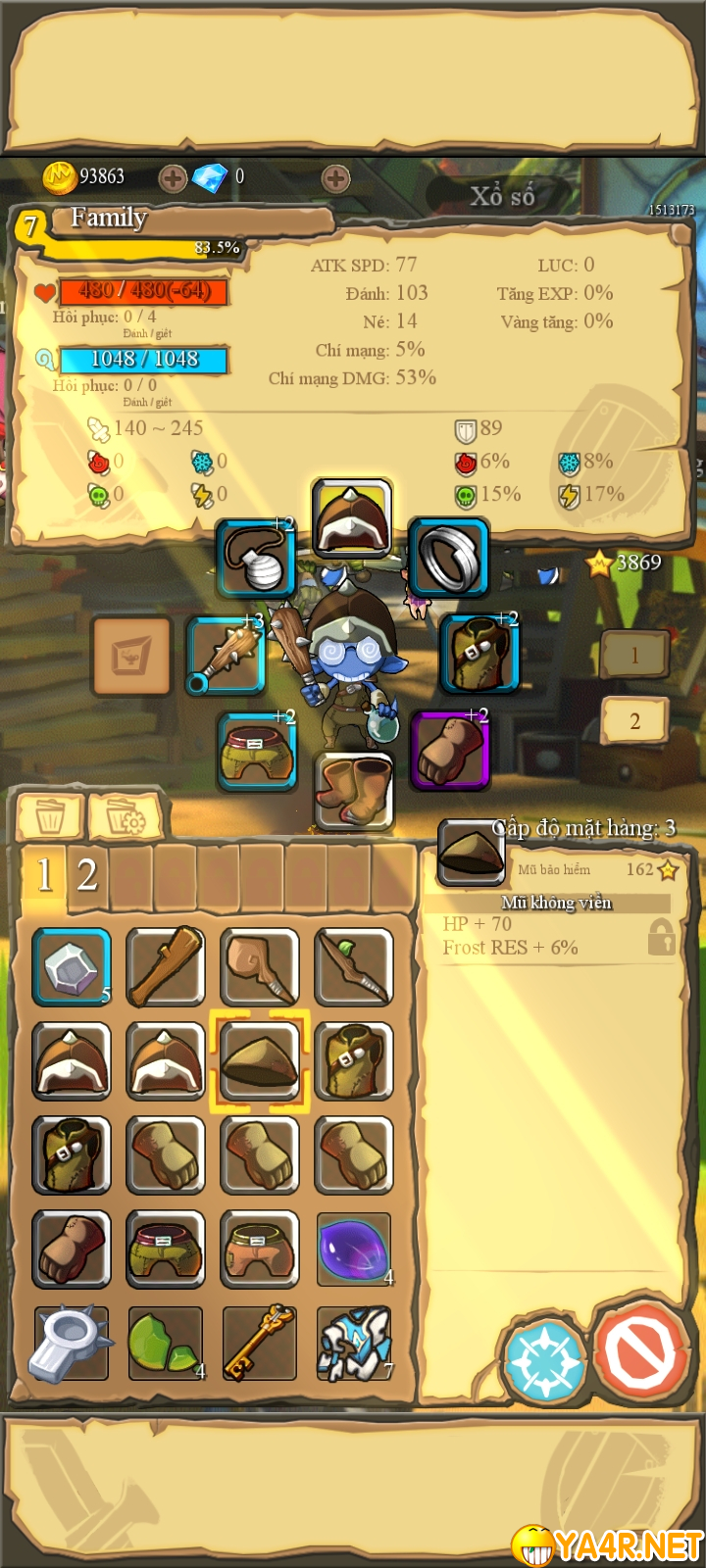This screenshot has width=706, height=1568.
Task: Select the equipped amulet slot
Action: tap(256, 560)
